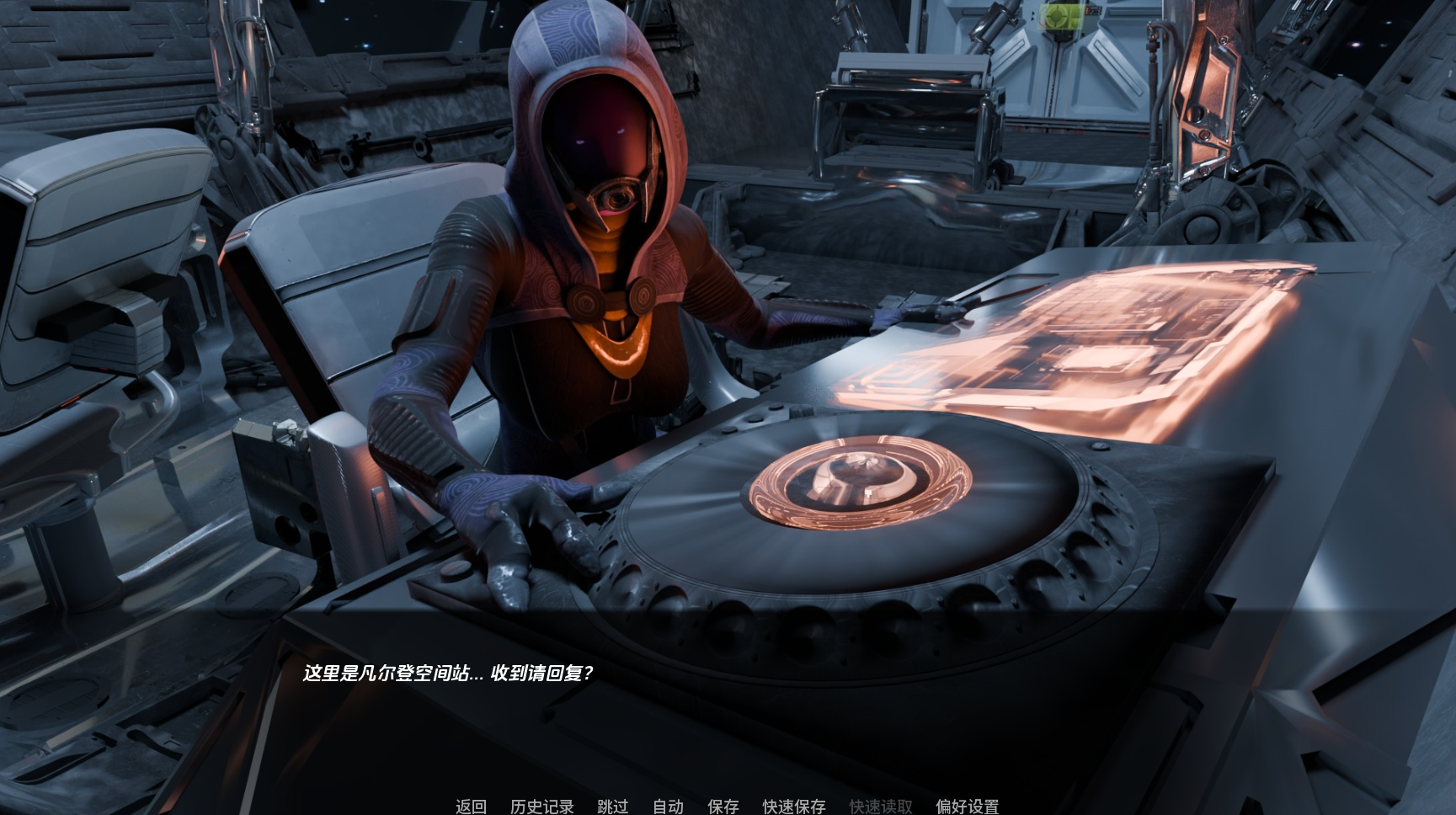Select 快速读取 quick load
This screenshot has width=1456, height=815.
[x=880, y=806]
